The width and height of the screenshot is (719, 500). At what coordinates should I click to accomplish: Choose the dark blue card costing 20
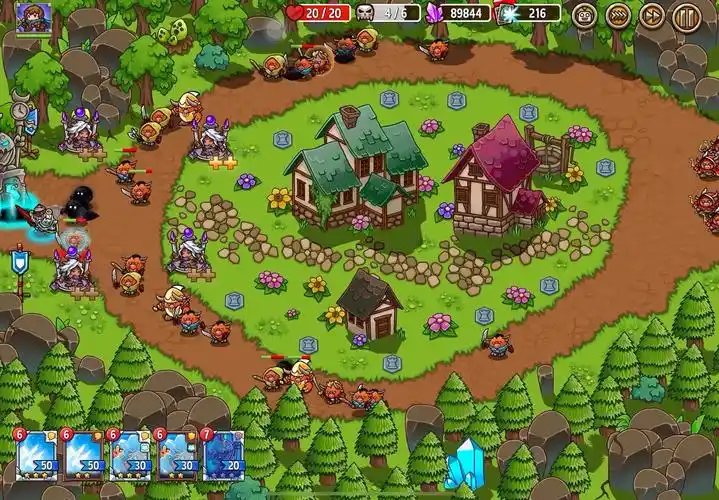(x=225, y=455)
